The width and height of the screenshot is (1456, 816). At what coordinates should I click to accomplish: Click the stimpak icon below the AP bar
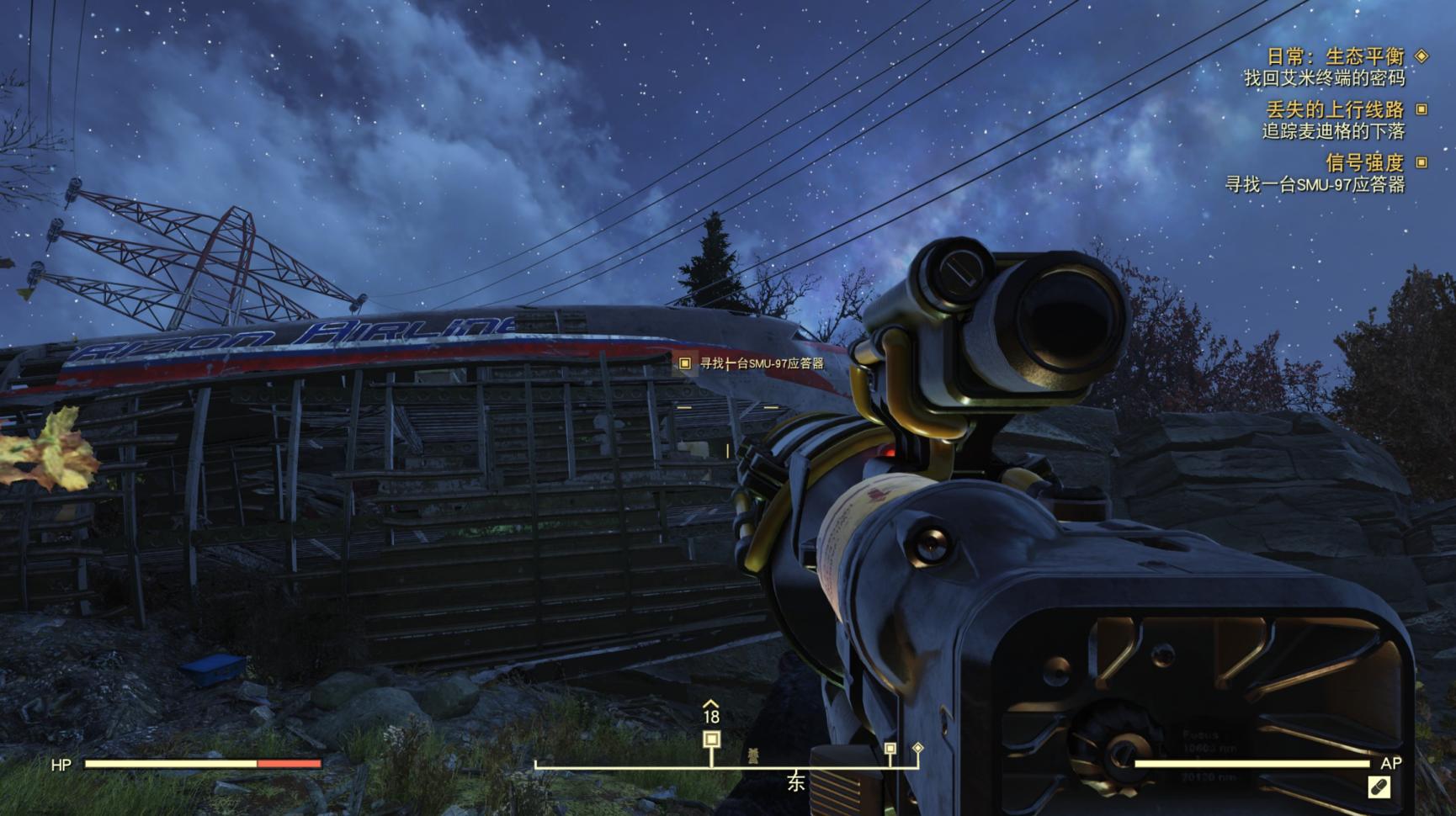(x=1379, y=787)
